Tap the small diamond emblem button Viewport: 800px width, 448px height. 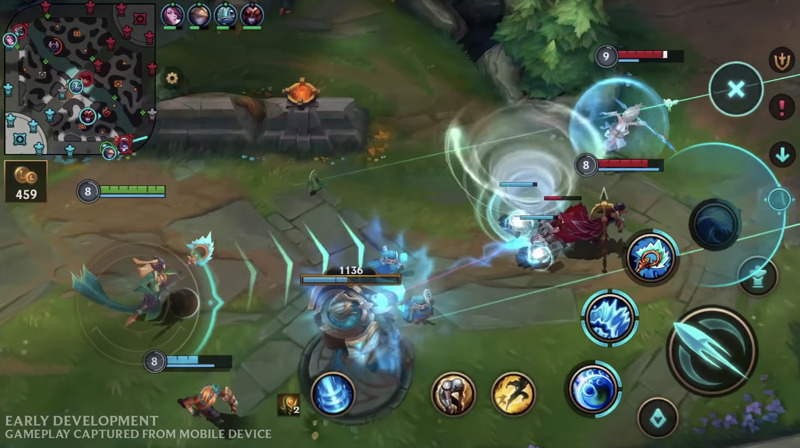[657, 417]
